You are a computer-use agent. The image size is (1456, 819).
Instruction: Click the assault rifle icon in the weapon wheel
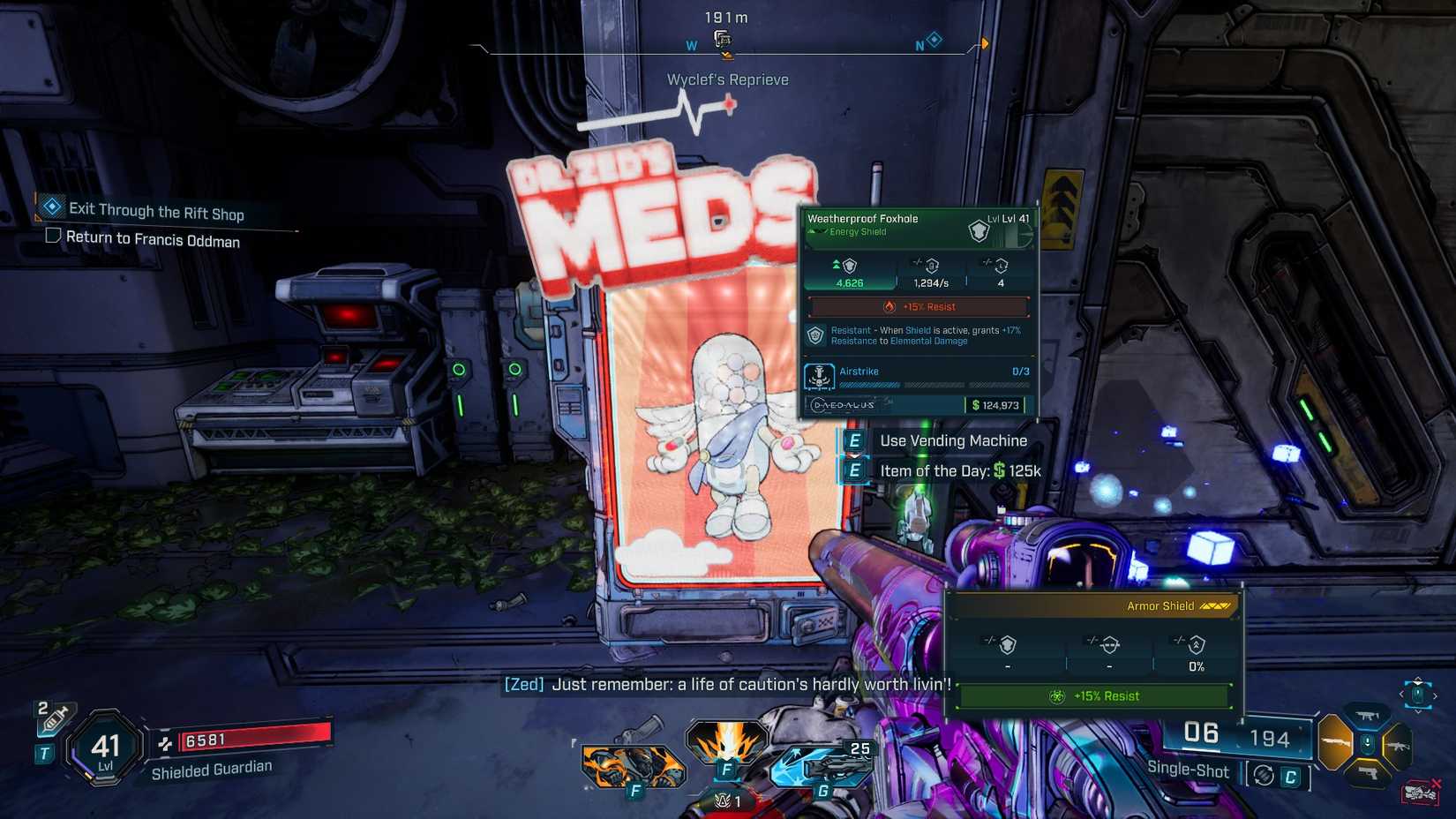[x=1400, y=747]
